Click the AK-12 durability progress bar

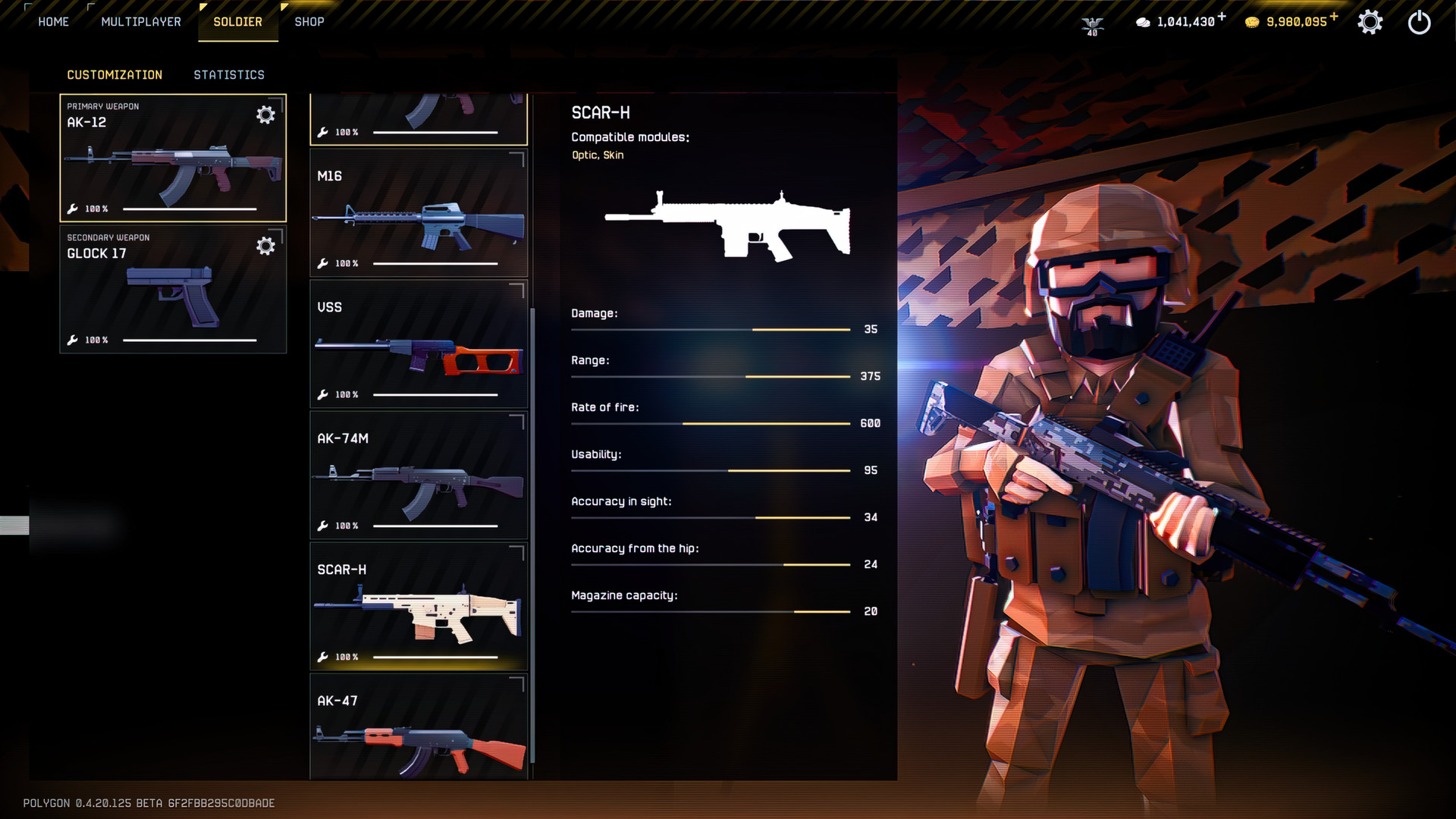190,207
